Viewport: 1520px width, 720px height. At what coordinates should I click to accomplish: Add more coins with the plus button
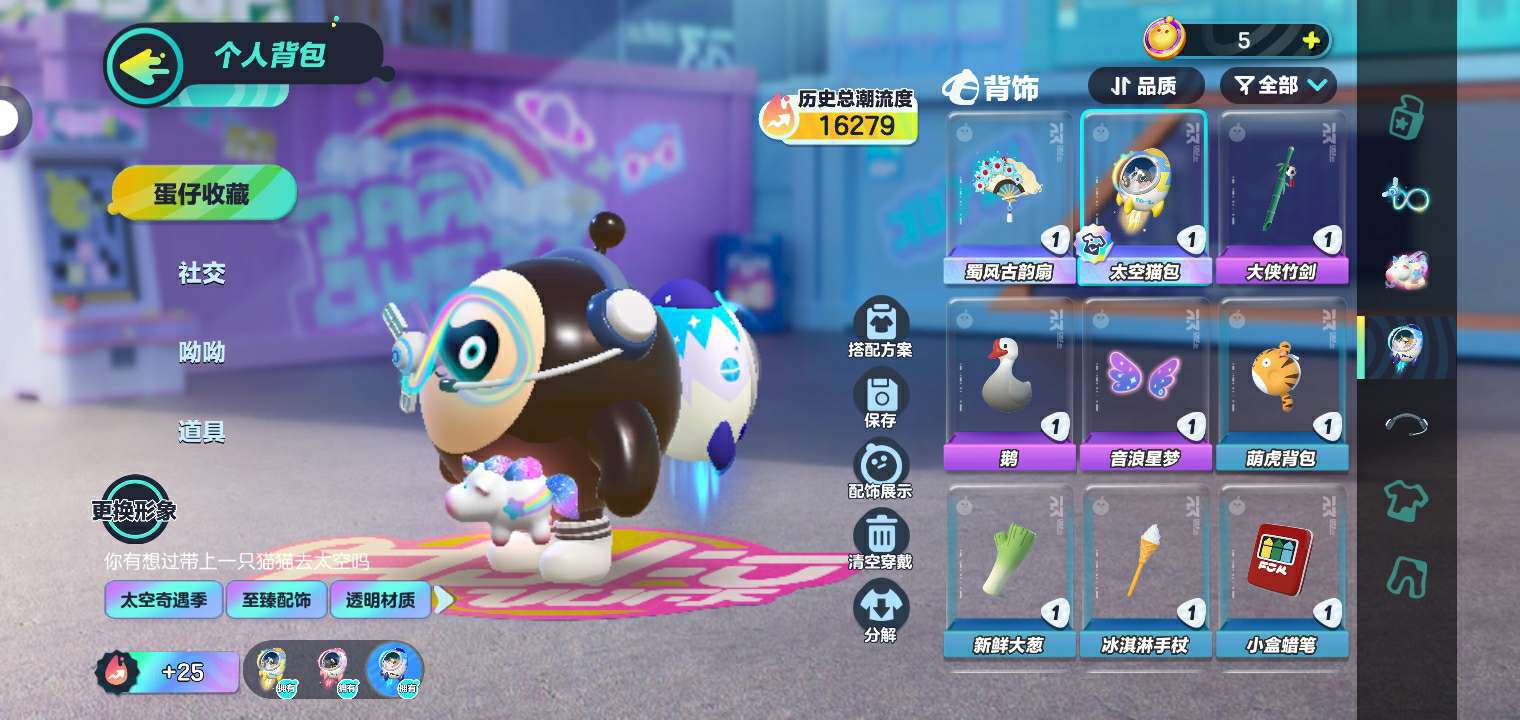coord(1311,41)
